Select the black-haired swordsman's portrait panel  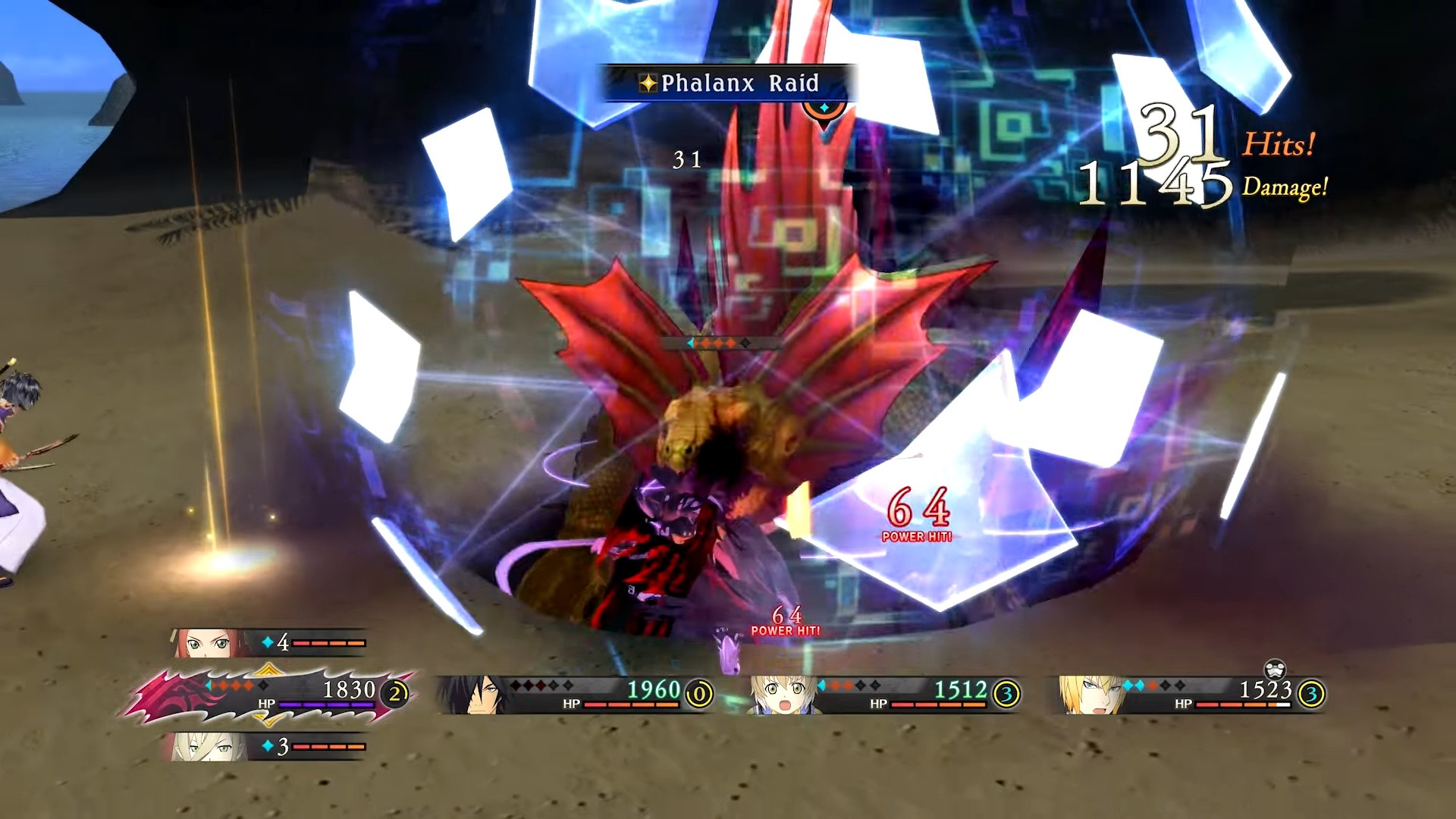pos(575,694)
